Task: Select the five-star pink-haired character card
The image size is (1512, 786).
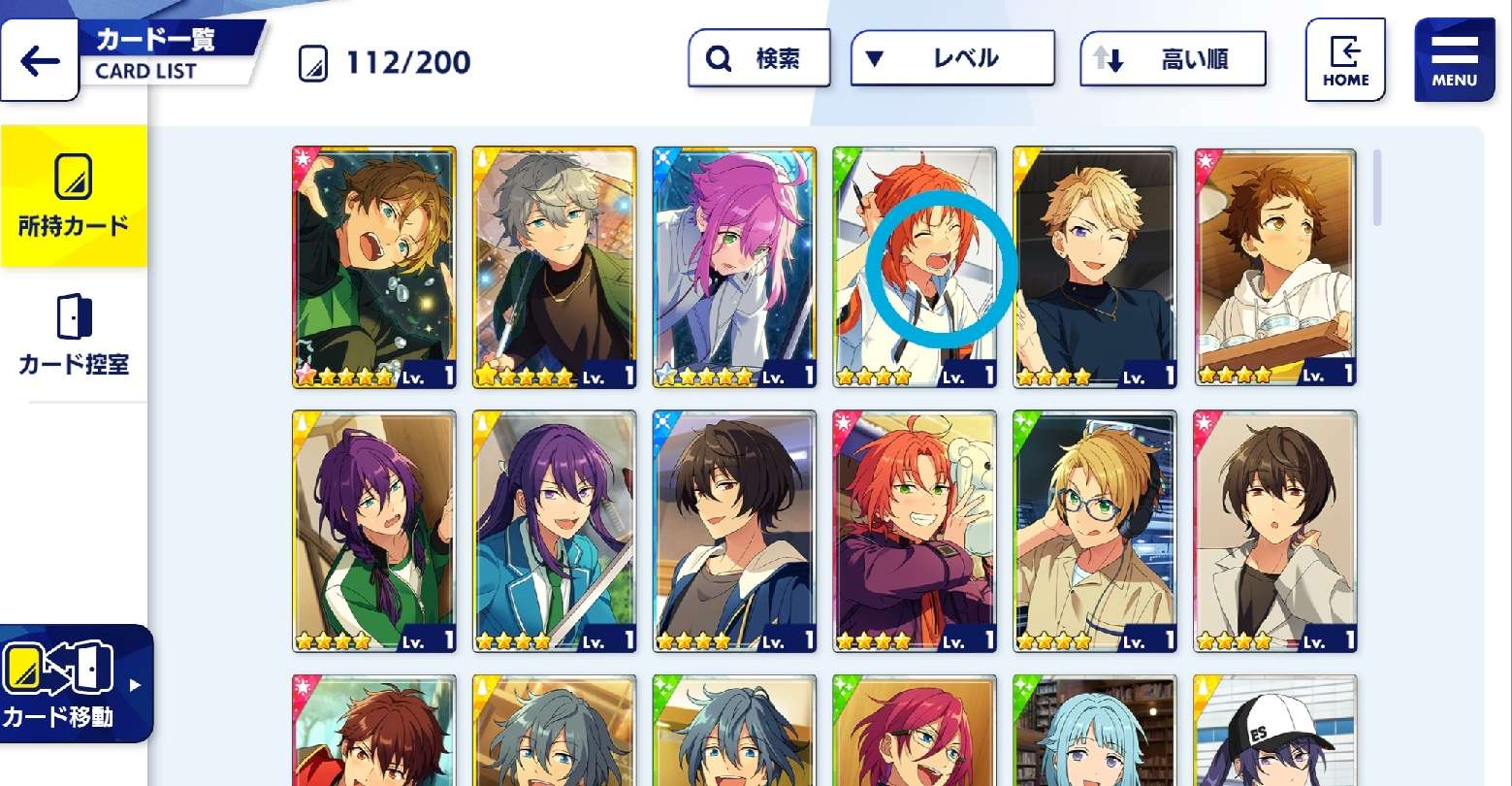Action: [734, 267]
